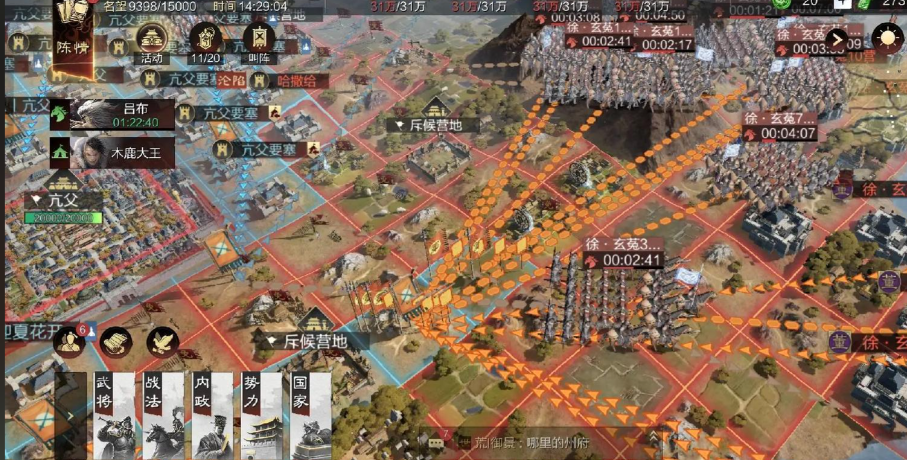
Task: Expand the collapsed arrow tab beside 武将
Action: (x=68, y=417)
